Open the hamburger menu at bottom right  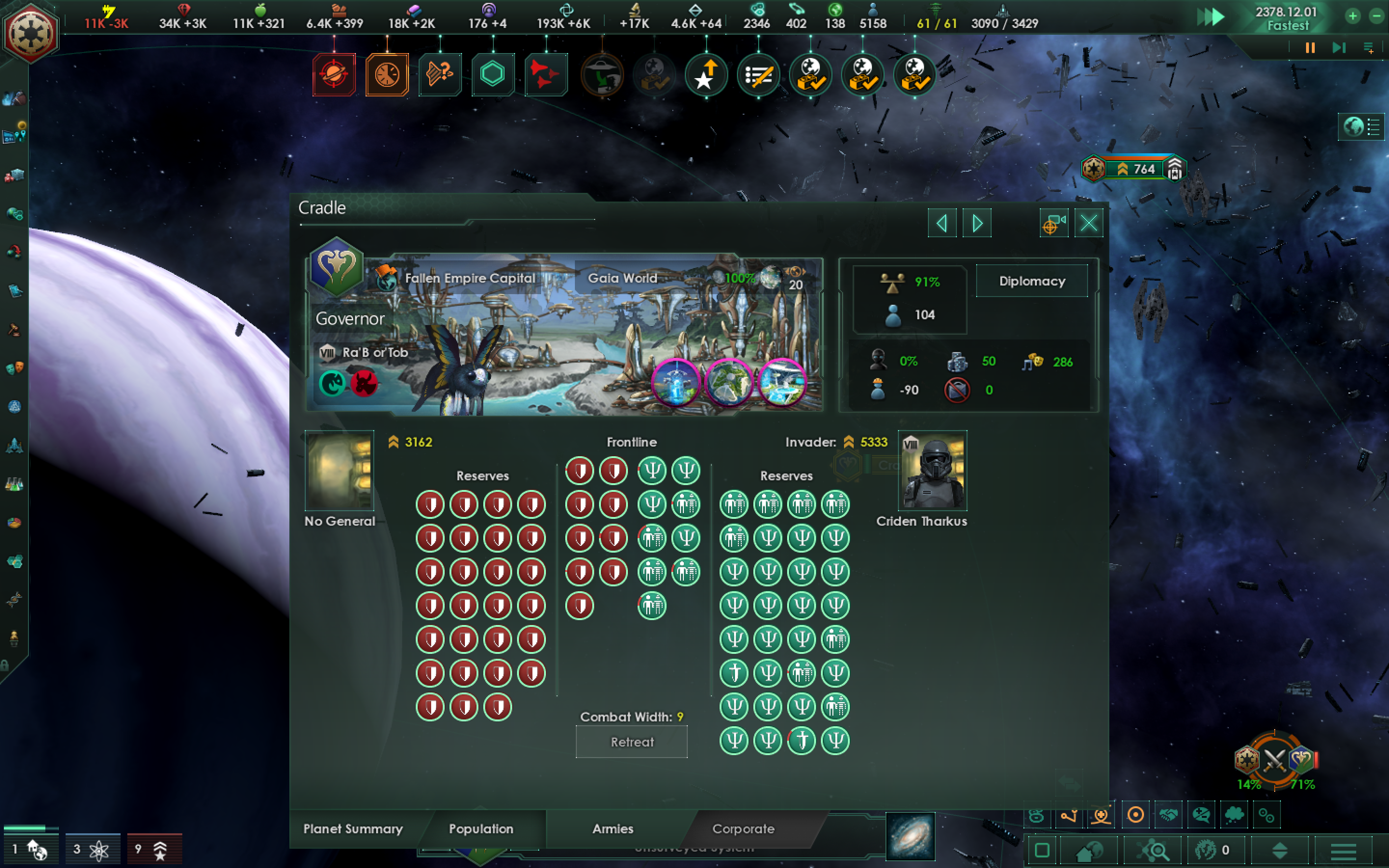click(1344, 853)
